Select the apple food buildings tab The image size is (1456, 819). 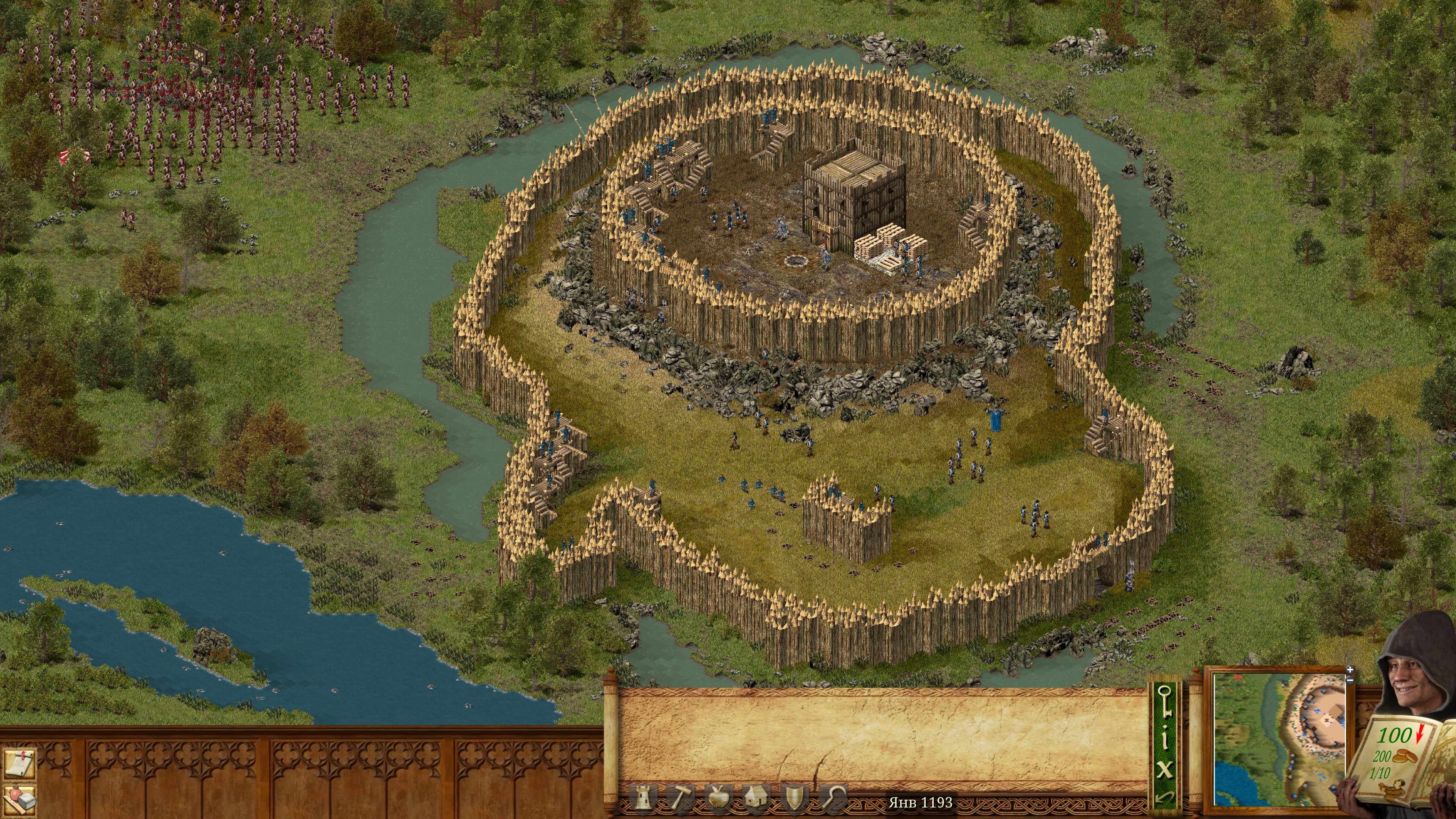point(719,798)
